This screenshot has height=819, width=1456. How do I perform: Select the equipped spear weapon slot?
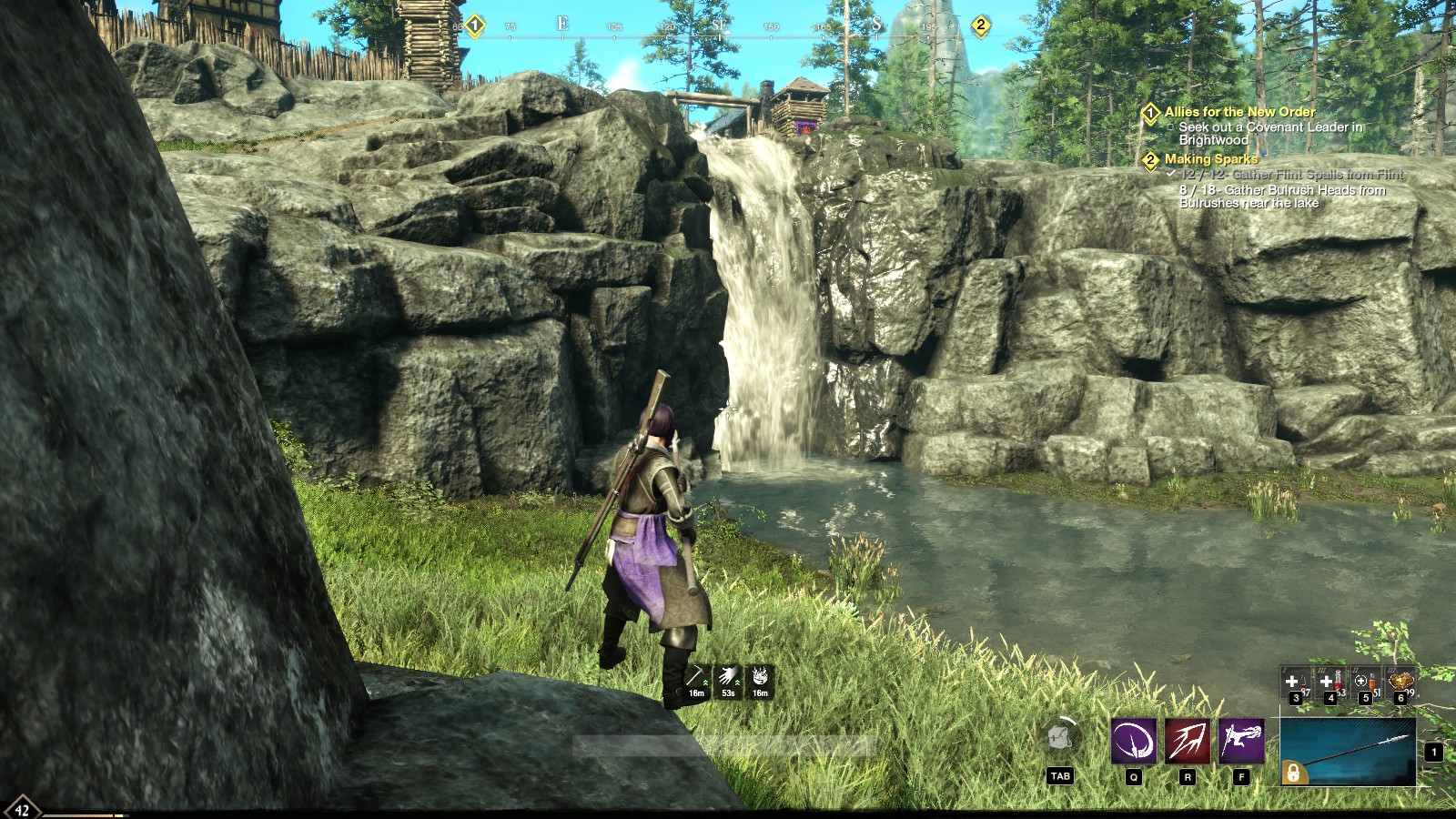[1348, 752]
